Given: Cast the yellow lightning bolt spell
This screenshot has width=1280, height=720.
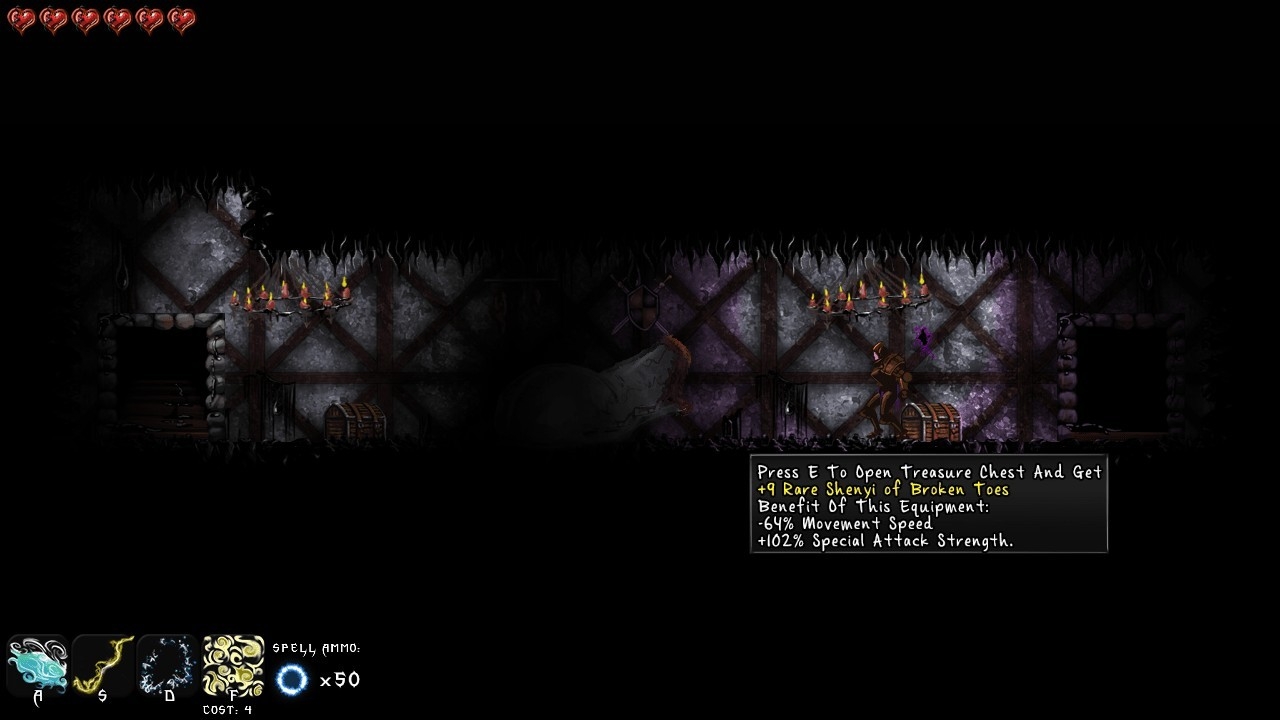Looking at the screenshot, I should (x=103, y=664).
